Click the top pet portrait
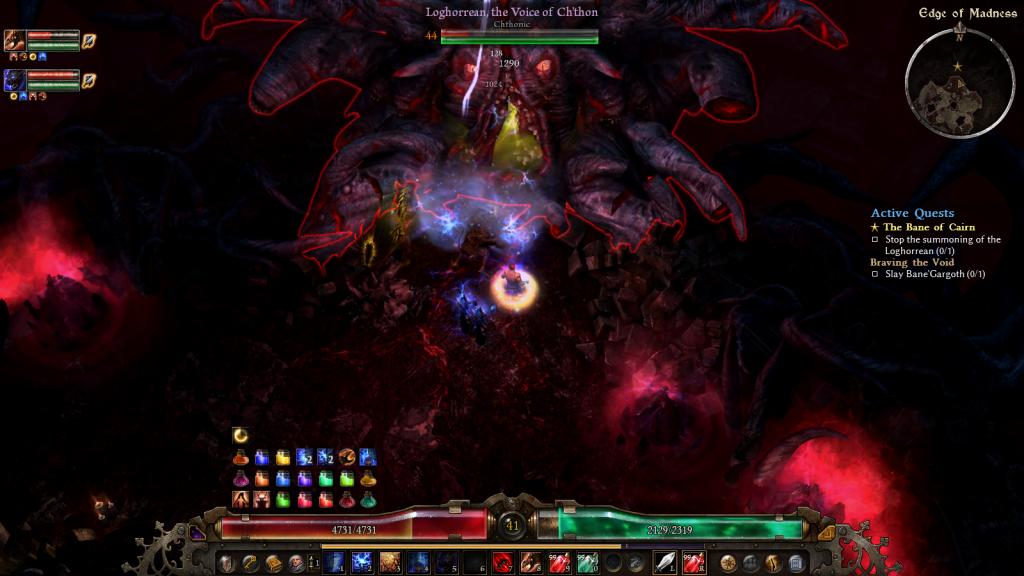 (x=15, y=40)
